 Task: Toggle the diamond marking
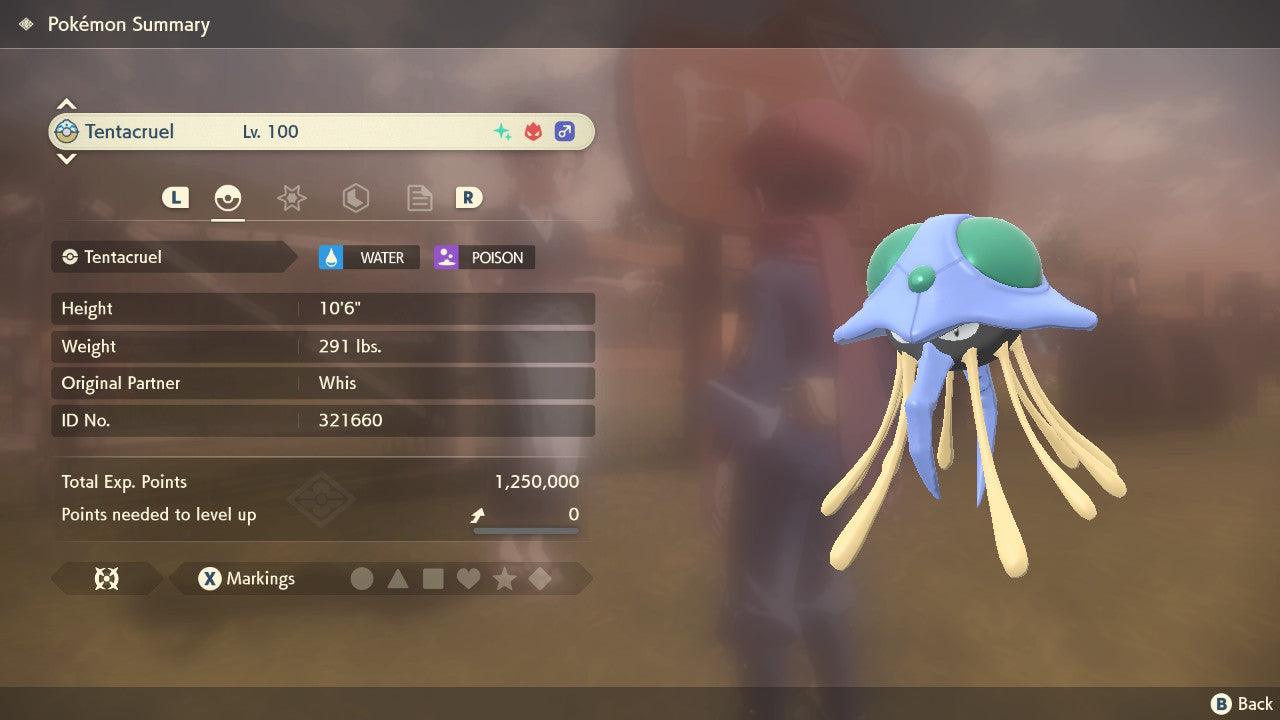pos(540,579)
